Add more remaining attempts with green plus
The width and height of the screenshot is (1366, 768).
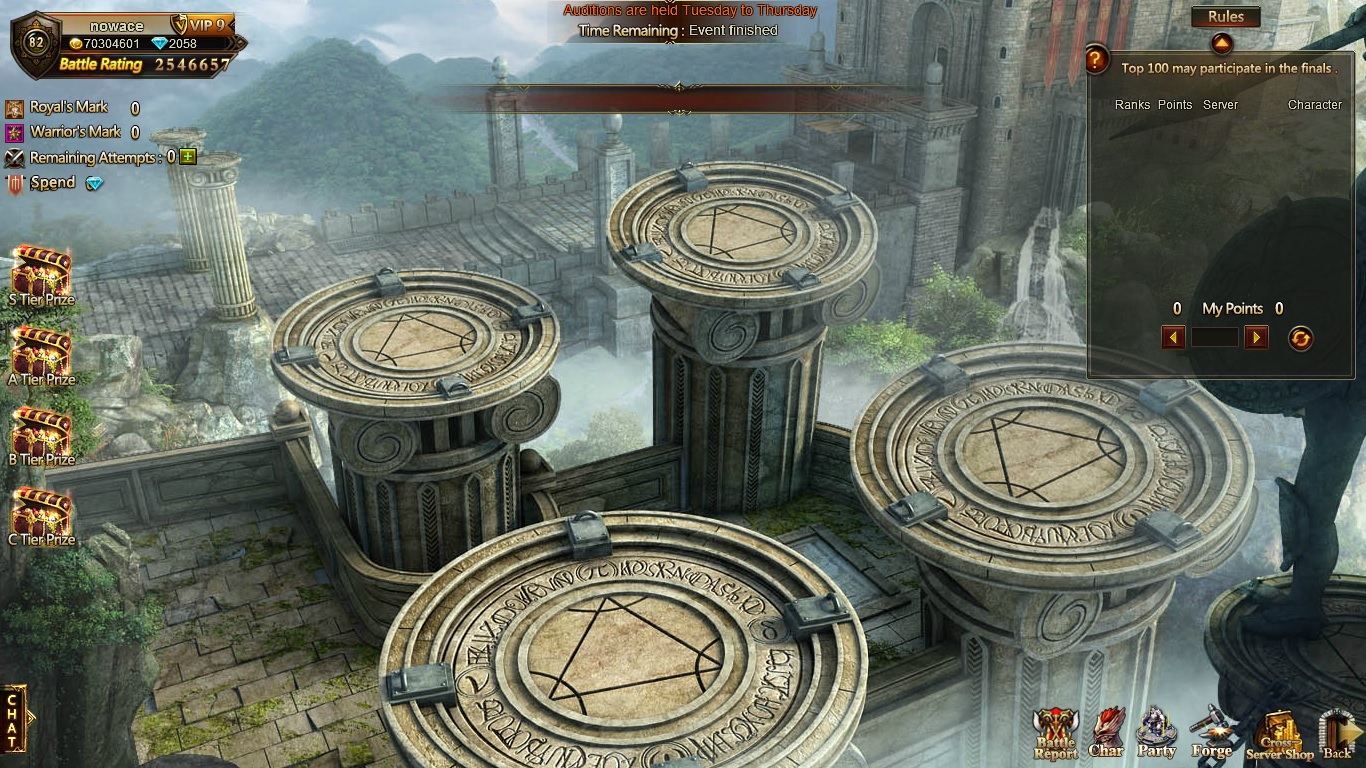tap(188, 157)
